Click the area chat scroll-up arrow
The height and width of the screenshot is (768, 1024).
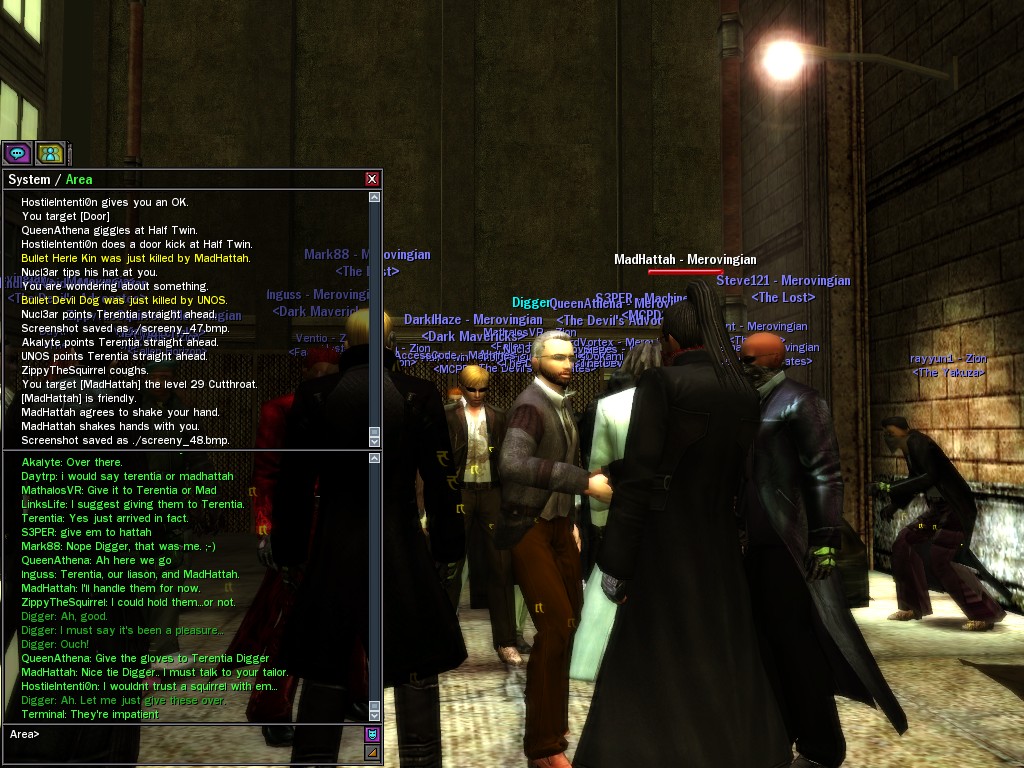[375, 458]
